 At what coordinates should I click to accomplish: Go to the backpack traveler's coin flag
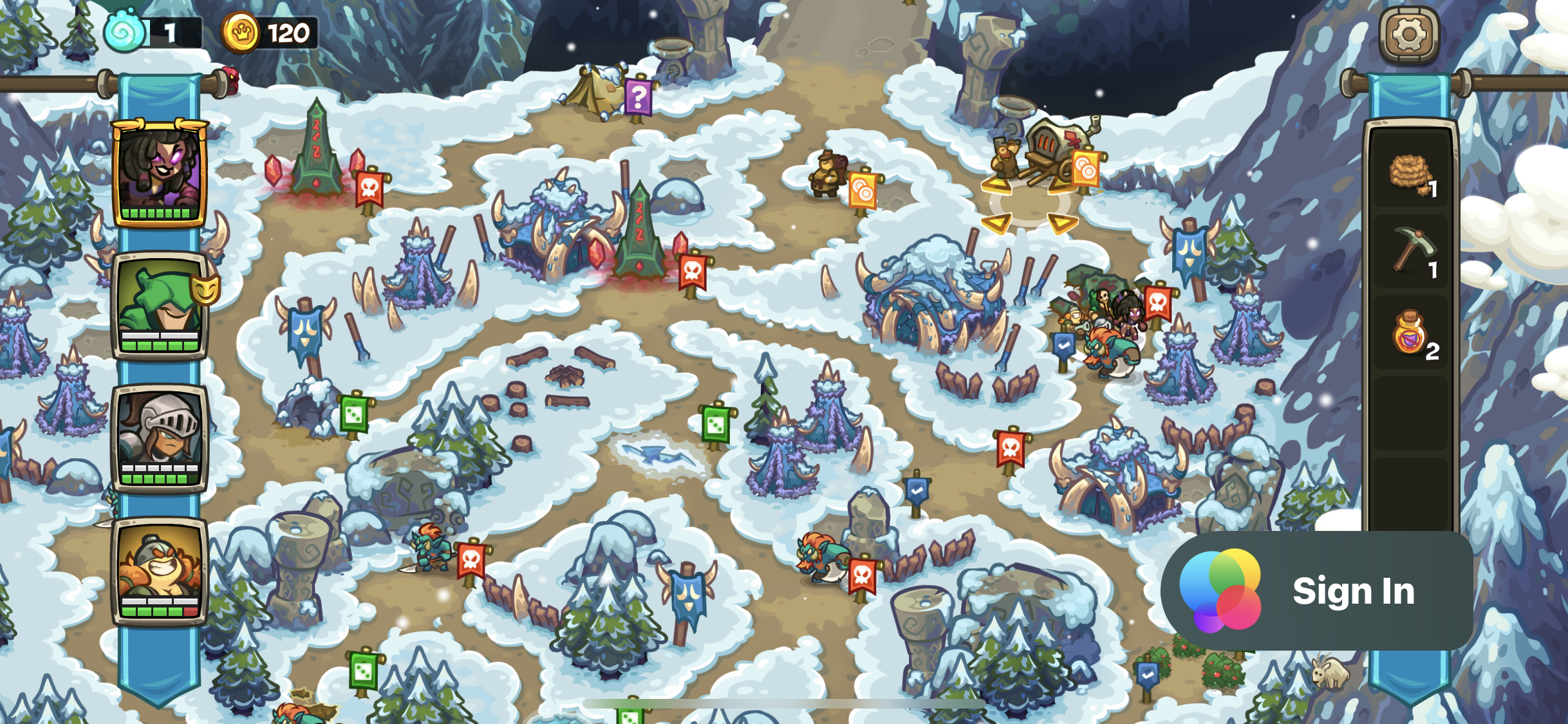pos(863,190)
